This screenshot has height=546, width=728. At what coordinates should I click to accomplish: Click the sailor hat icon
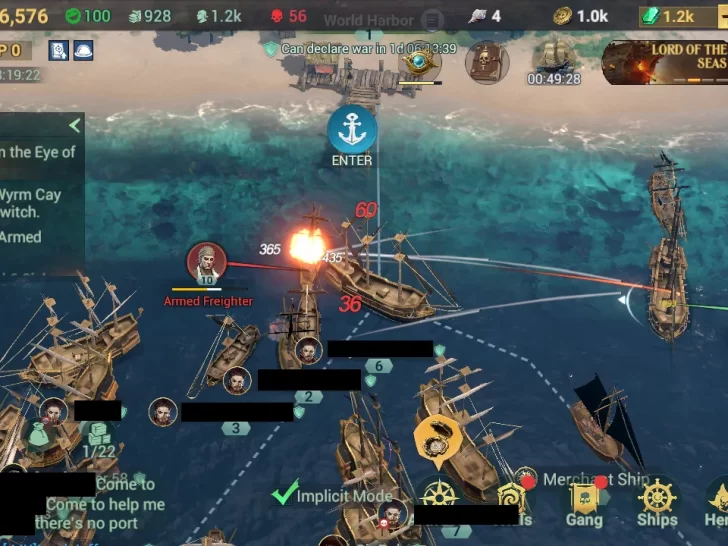click(82, 50)
